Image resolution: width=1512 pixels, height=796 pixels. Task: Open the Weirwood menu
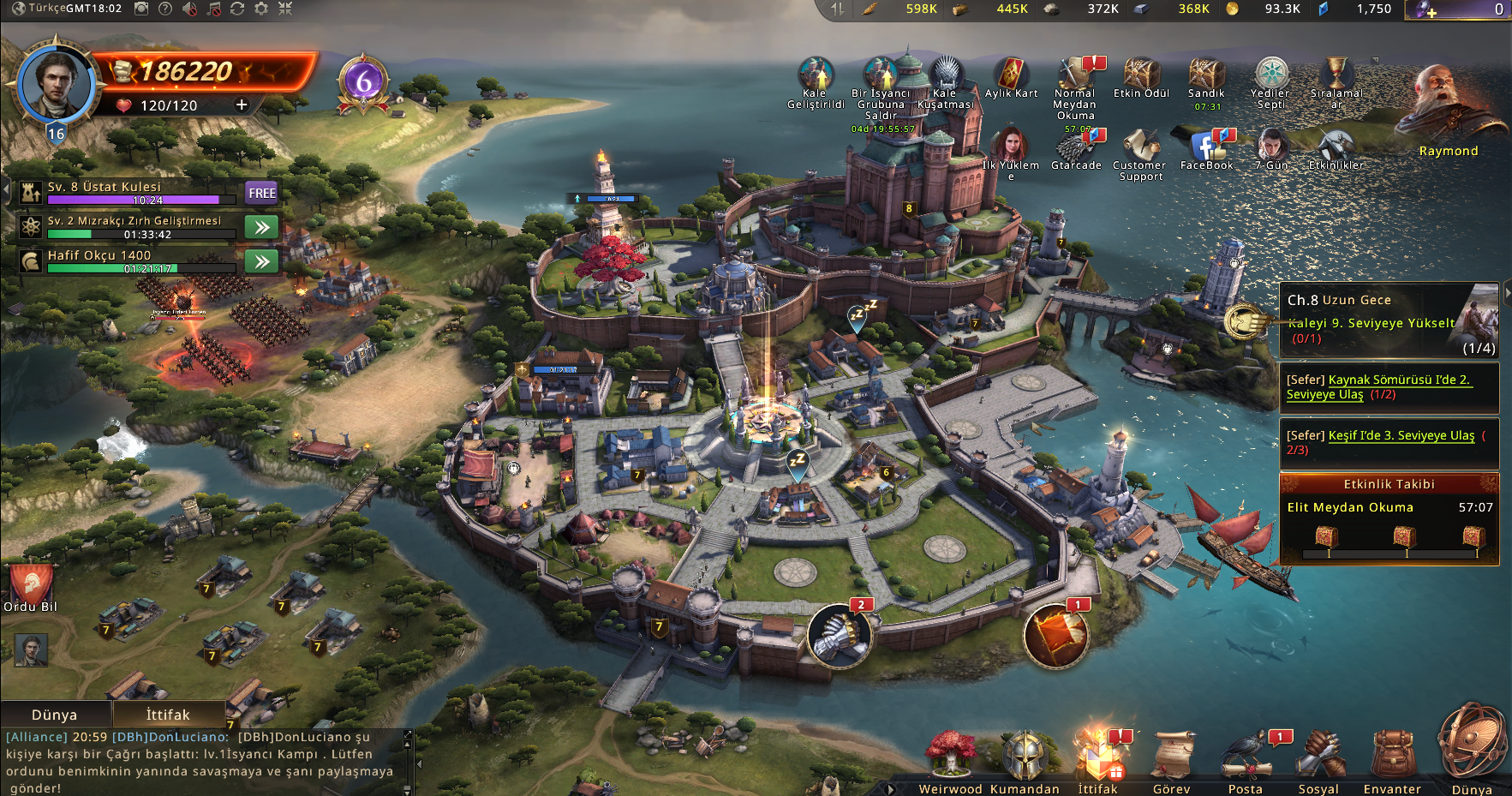point(950,757)
